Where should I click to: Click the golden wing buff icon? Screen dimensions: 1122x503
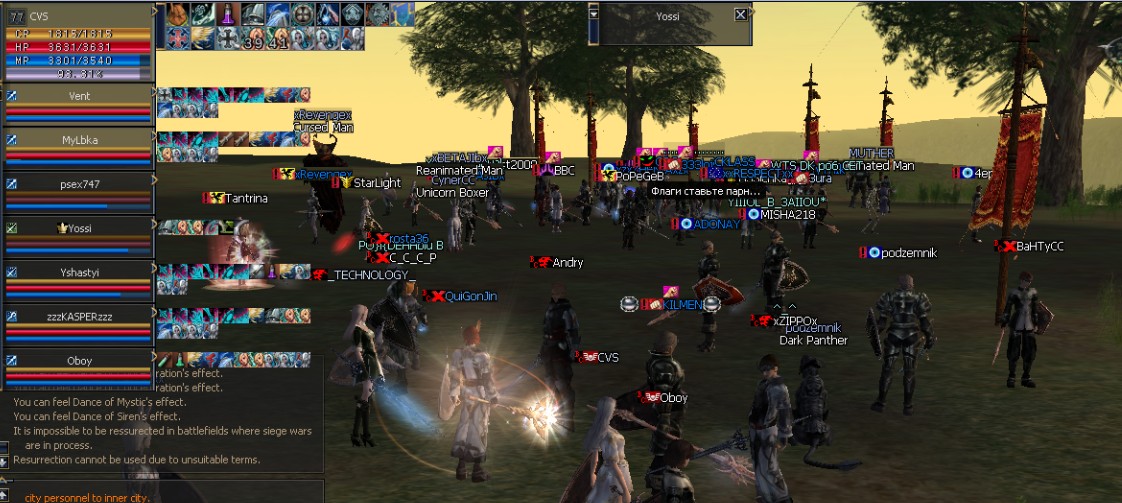pyautogui.click(x=202, y=38)
